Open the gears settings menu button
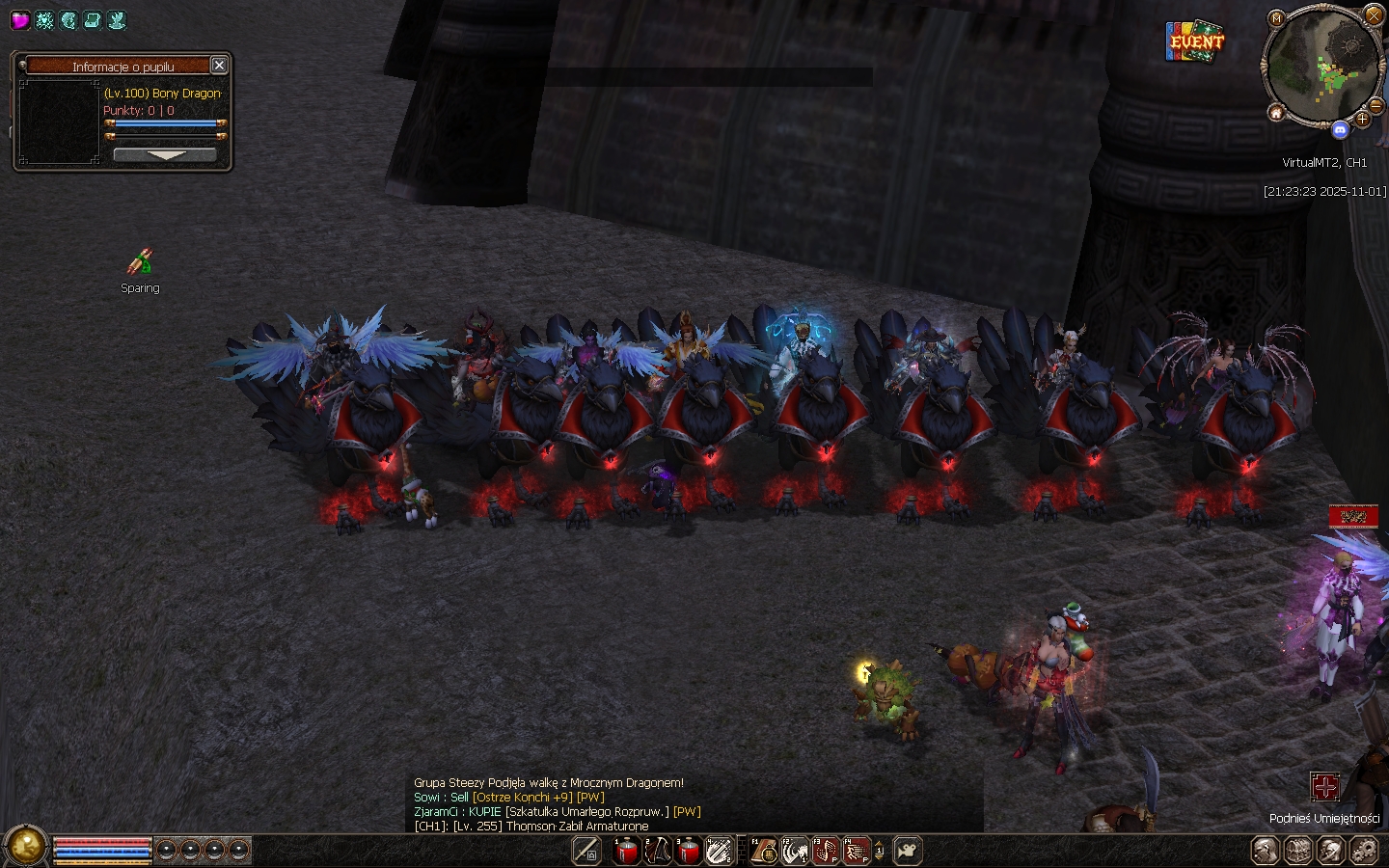The width and height of the screenshot is (1389, 868). pyautogui.click(x=1364, y=851)
